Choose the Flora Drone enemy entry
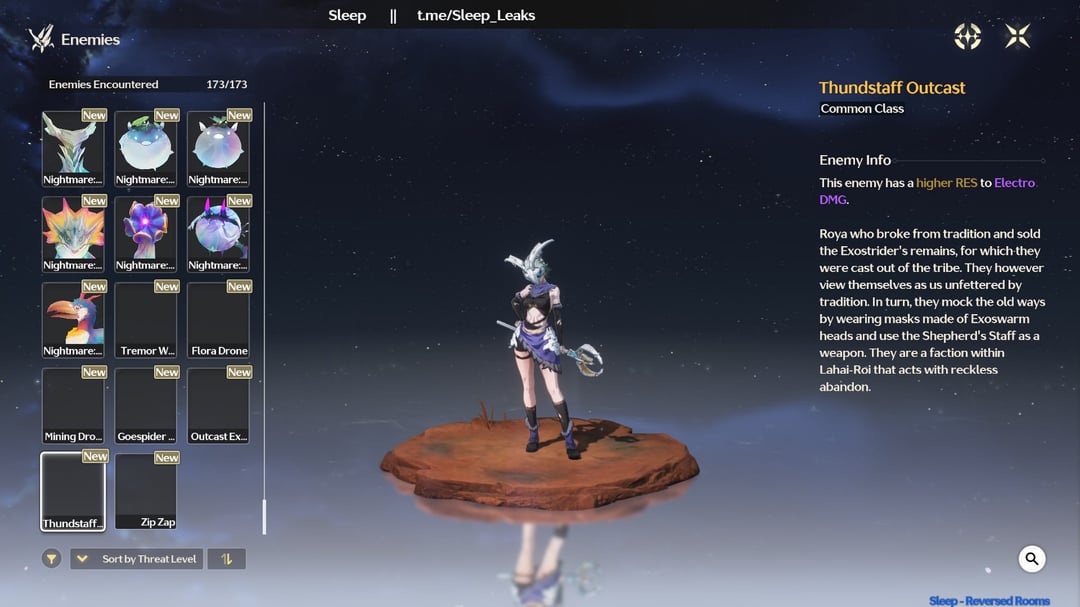1080x607 pixels. click(x=218, y=320)
